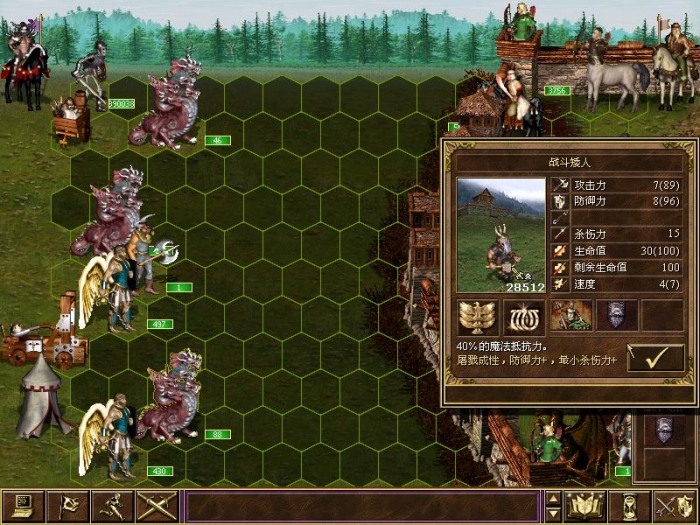This screenshot has width=700, height=525.
Task: Click the combat log down arrow
Action: (553, 514)
